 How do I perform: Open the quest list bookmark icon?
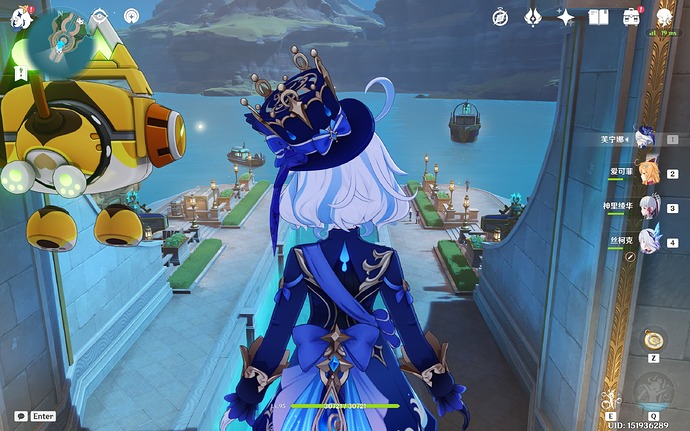click(x=99, y=17)
